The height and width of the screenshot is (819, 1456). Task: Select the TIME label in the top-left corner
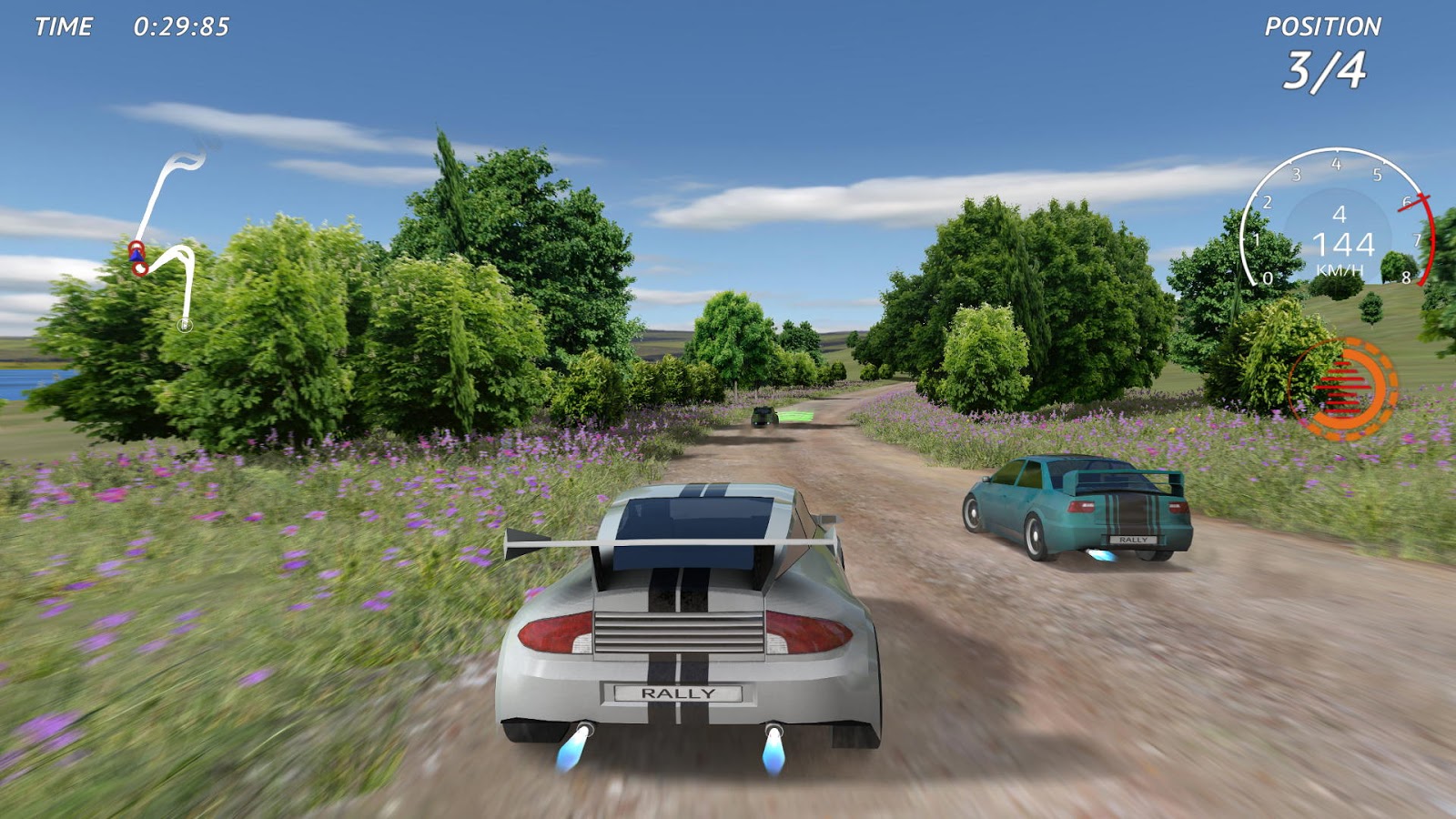coord(62,25)
